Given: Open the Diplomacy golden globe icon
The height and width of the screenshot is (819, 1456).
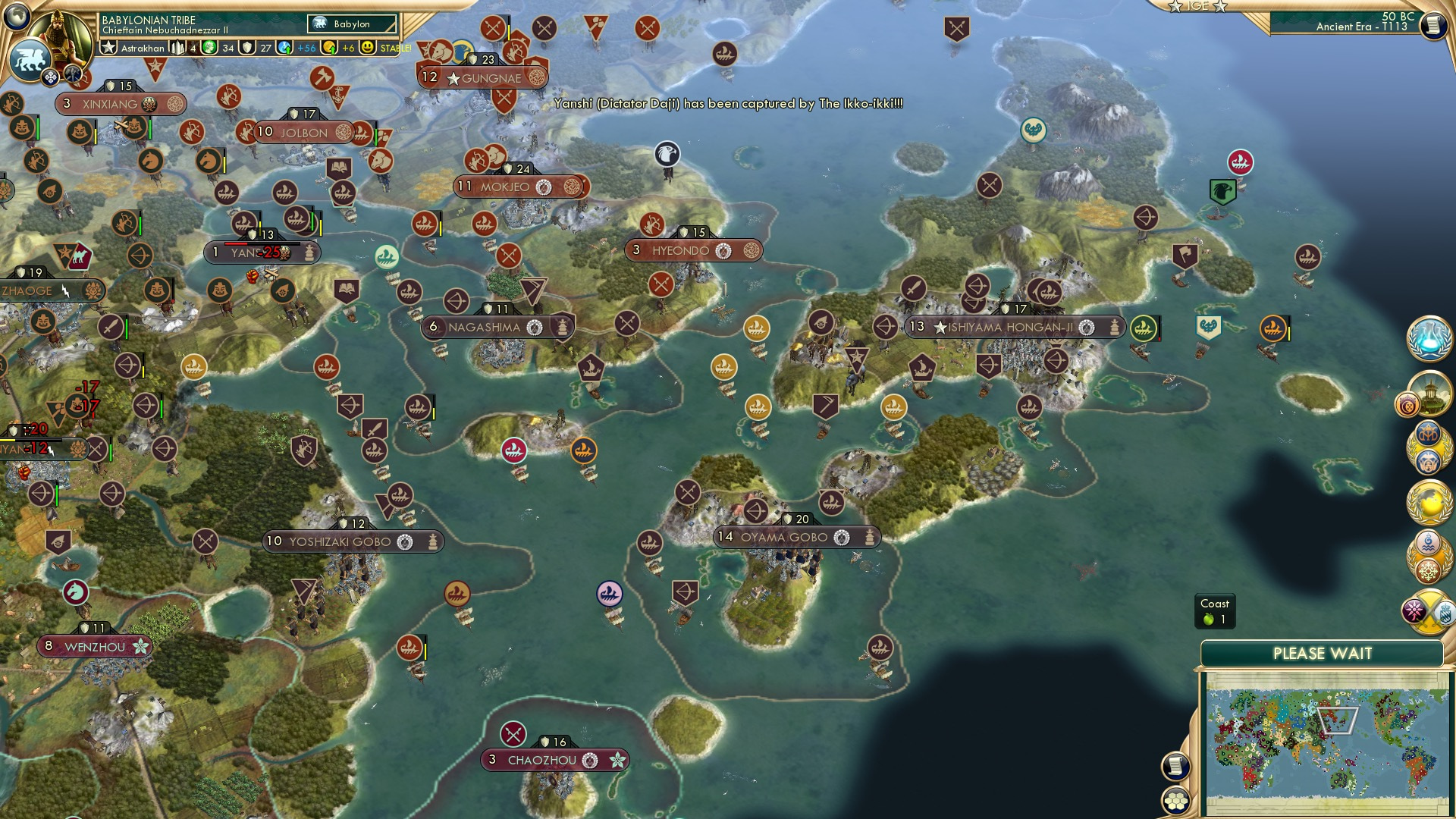Looking at the screenshot, I should click(1430, 500).
